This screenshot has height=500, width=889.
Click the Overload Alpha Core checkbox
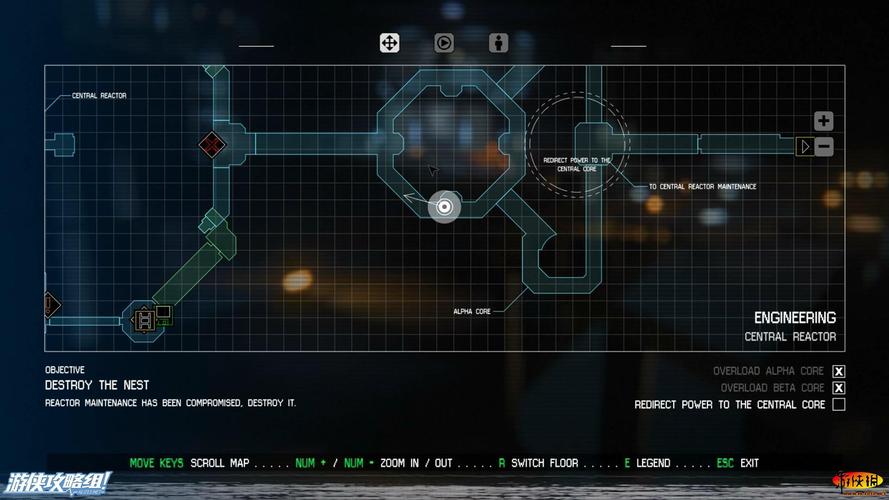click(839, 371)
